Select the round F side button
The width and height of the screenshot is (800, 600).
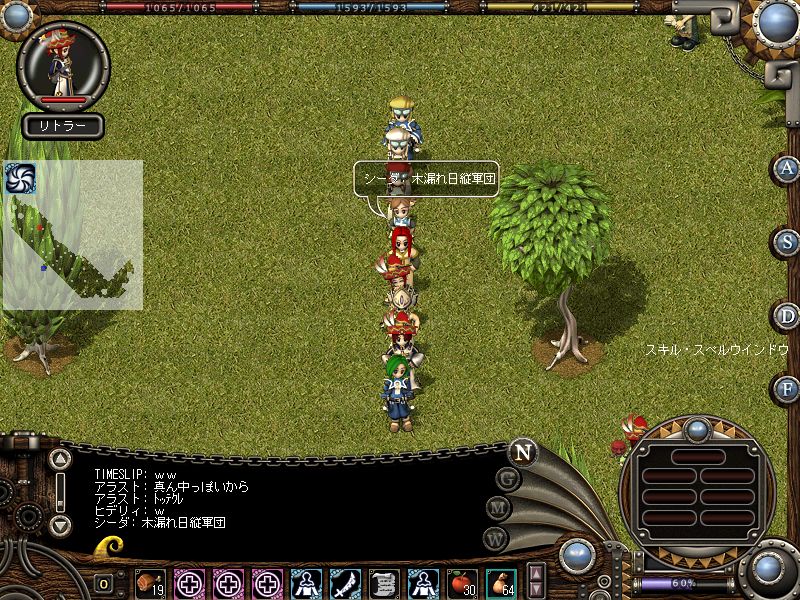click(x=787, y=388)
